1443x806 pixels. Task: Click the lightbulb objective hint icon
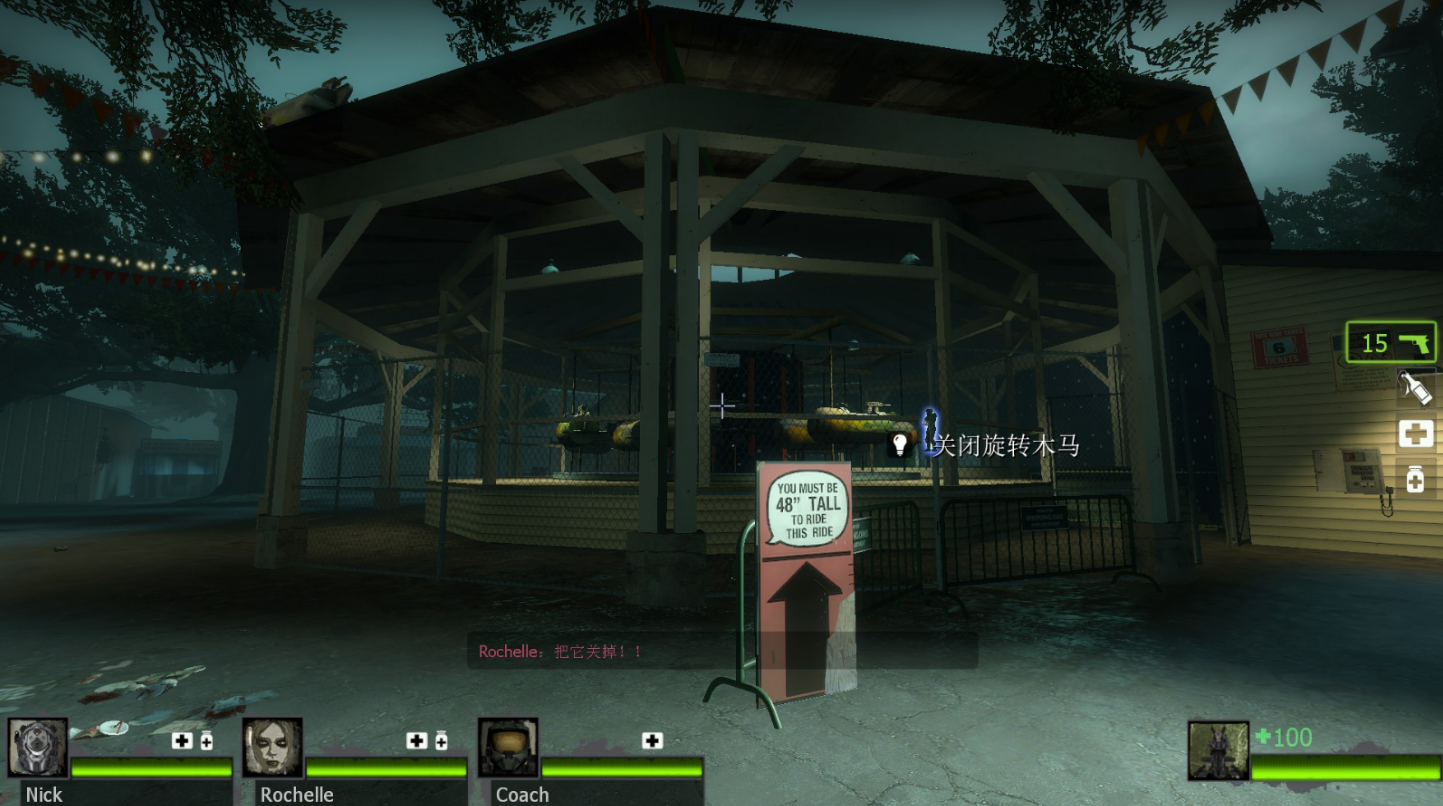coord(899,444)
